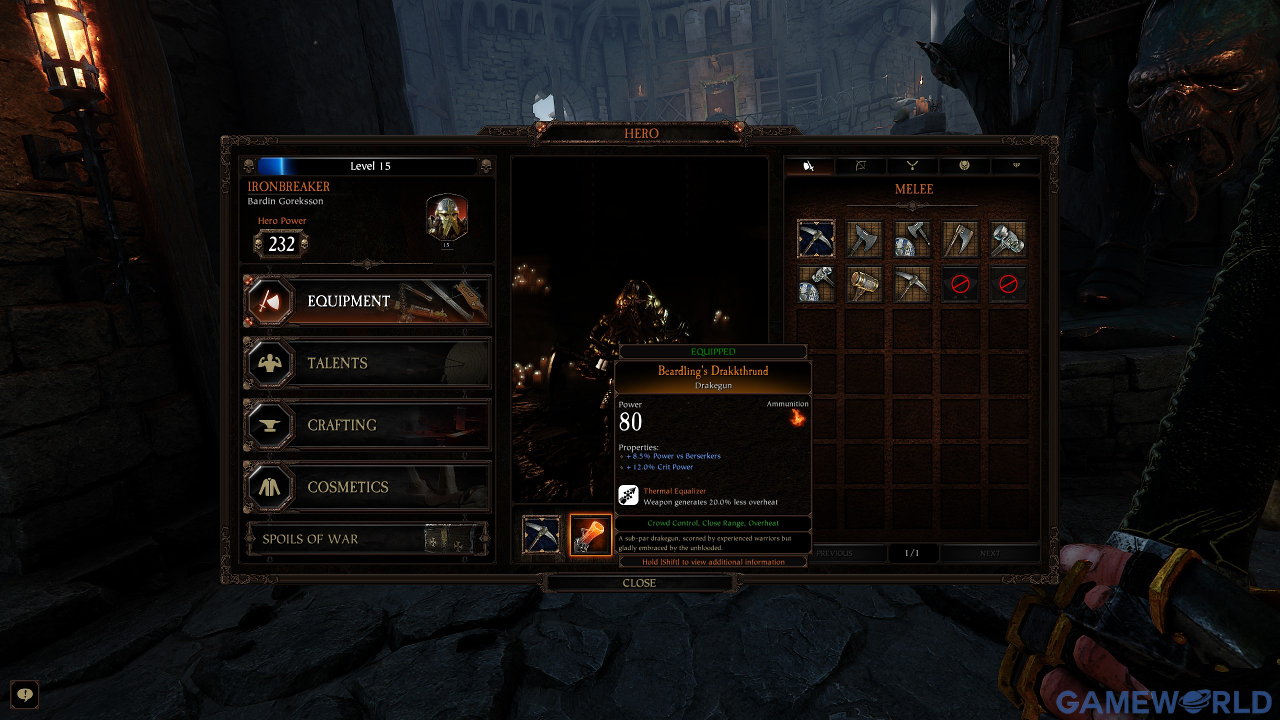The height and width of the screenshot is (720, 1280).
Task: Open the last tab in the inventory row
Action: [1016, 166]
